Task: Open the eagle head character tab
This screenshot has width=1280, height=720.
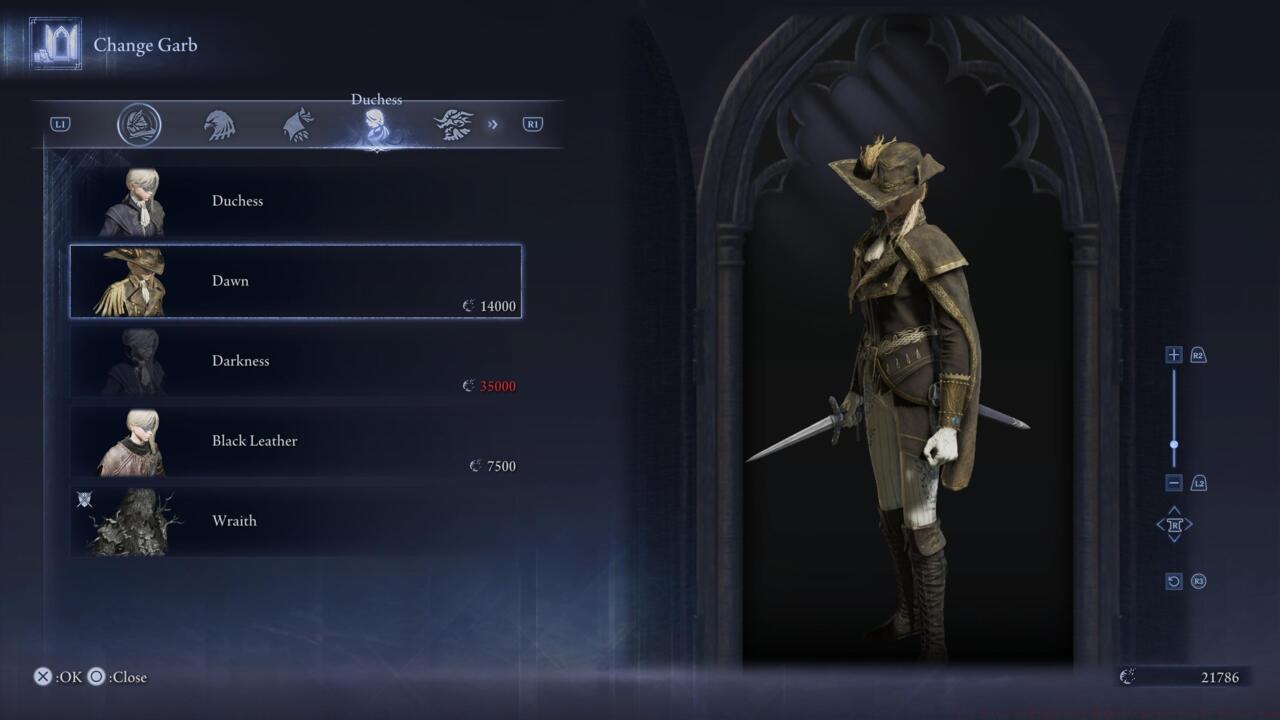Action: click(219, 125)
